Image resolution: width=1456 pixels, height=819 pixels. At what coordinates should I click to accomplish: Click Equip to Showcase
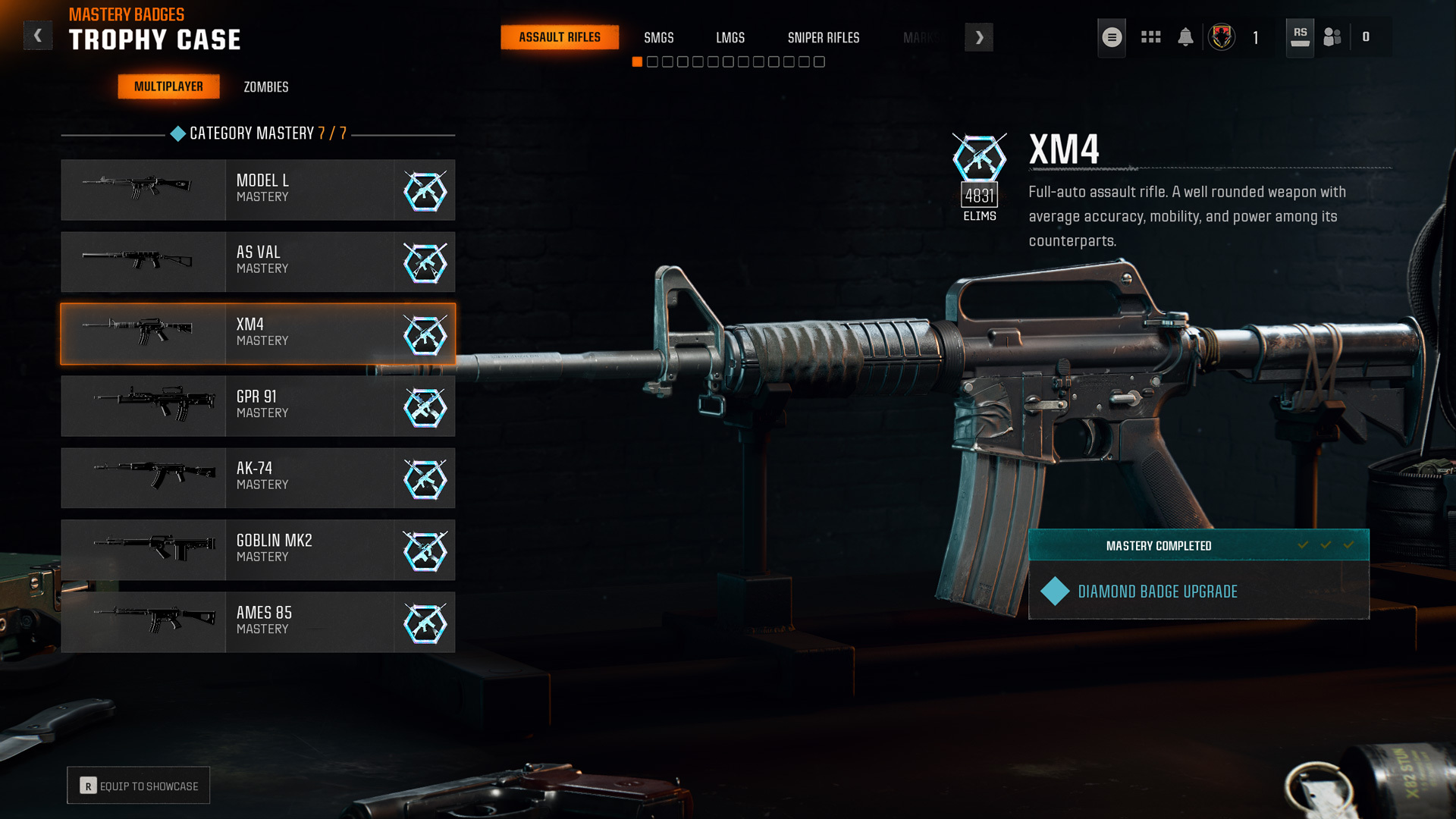tap(139, 786)
